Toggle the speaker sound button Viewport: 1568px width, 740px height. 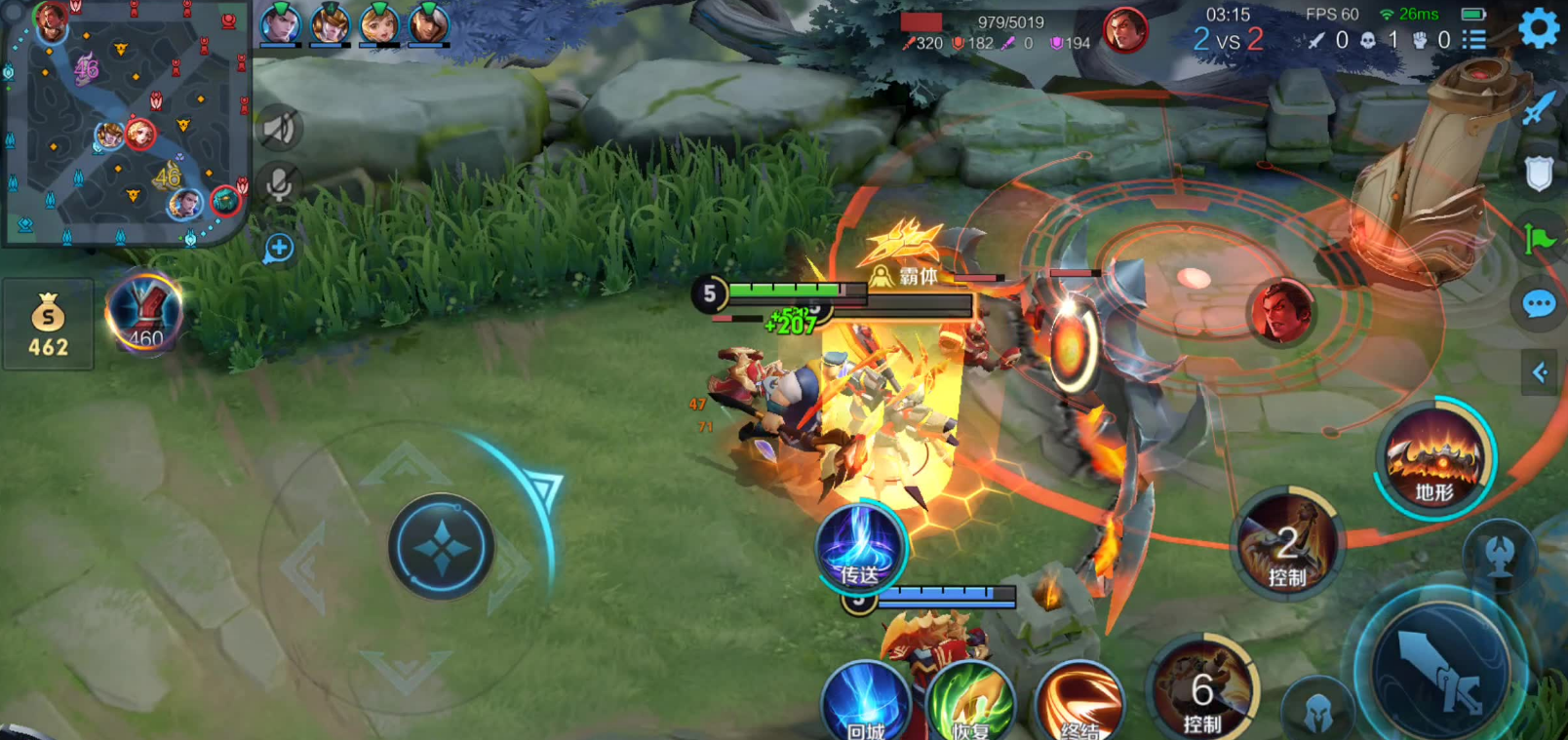(x=279, y=128)
